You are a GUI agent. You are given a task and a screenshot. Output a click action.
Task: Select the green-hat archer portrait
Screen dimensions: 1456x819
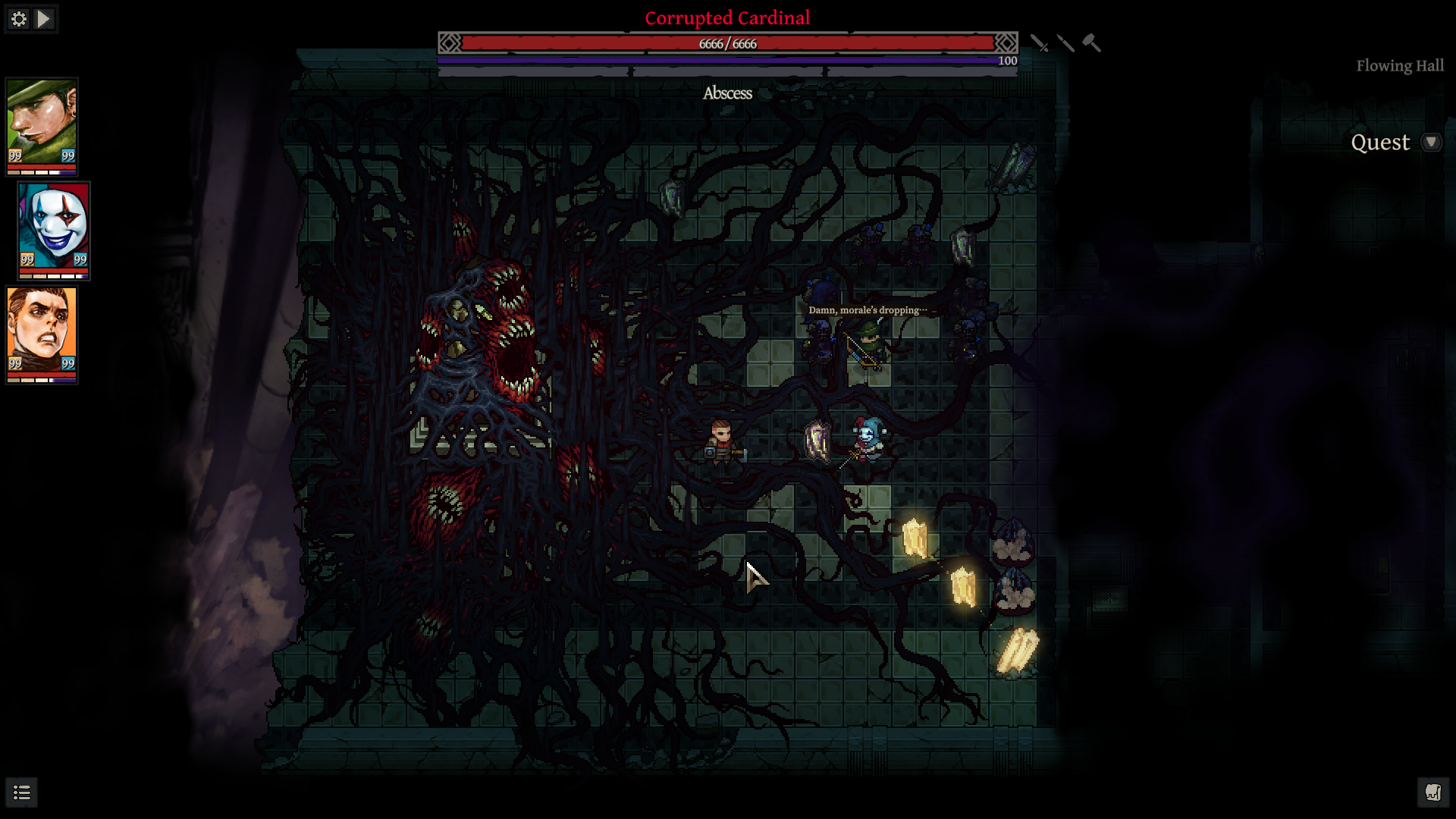point(42,122)
